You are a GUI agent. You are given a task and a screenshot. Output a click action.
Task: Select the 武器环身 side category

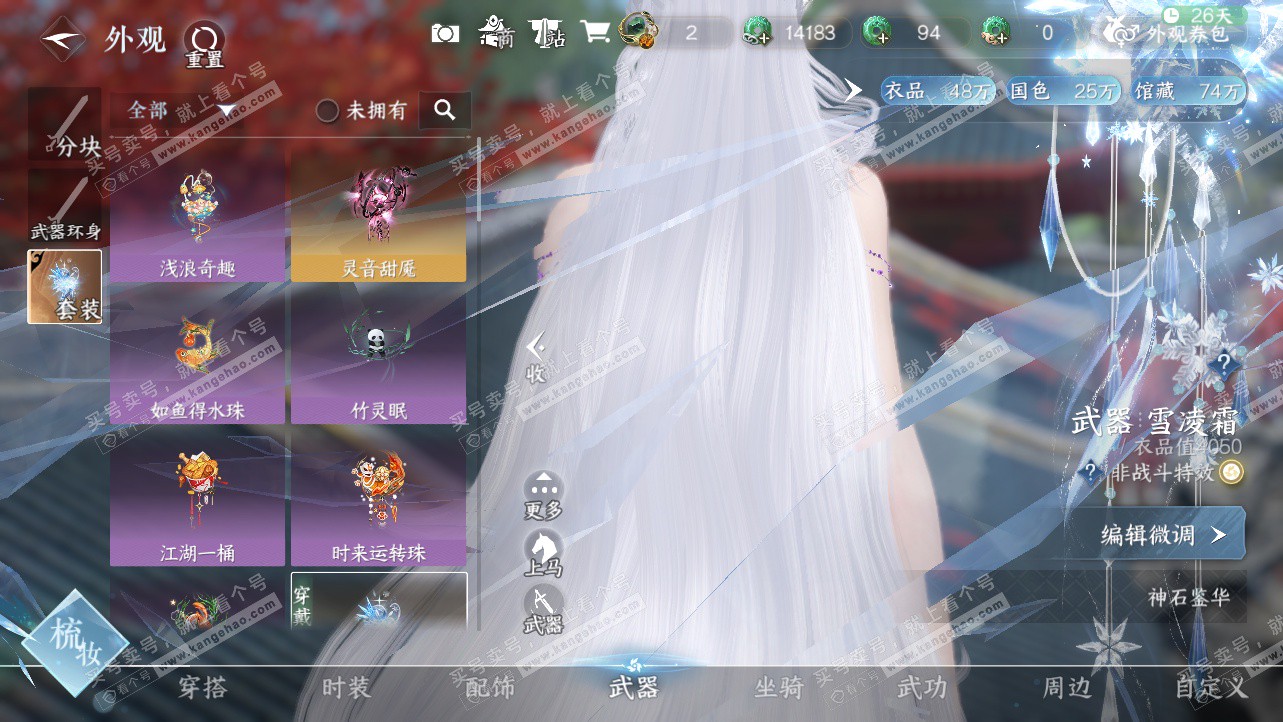[65, 209]
